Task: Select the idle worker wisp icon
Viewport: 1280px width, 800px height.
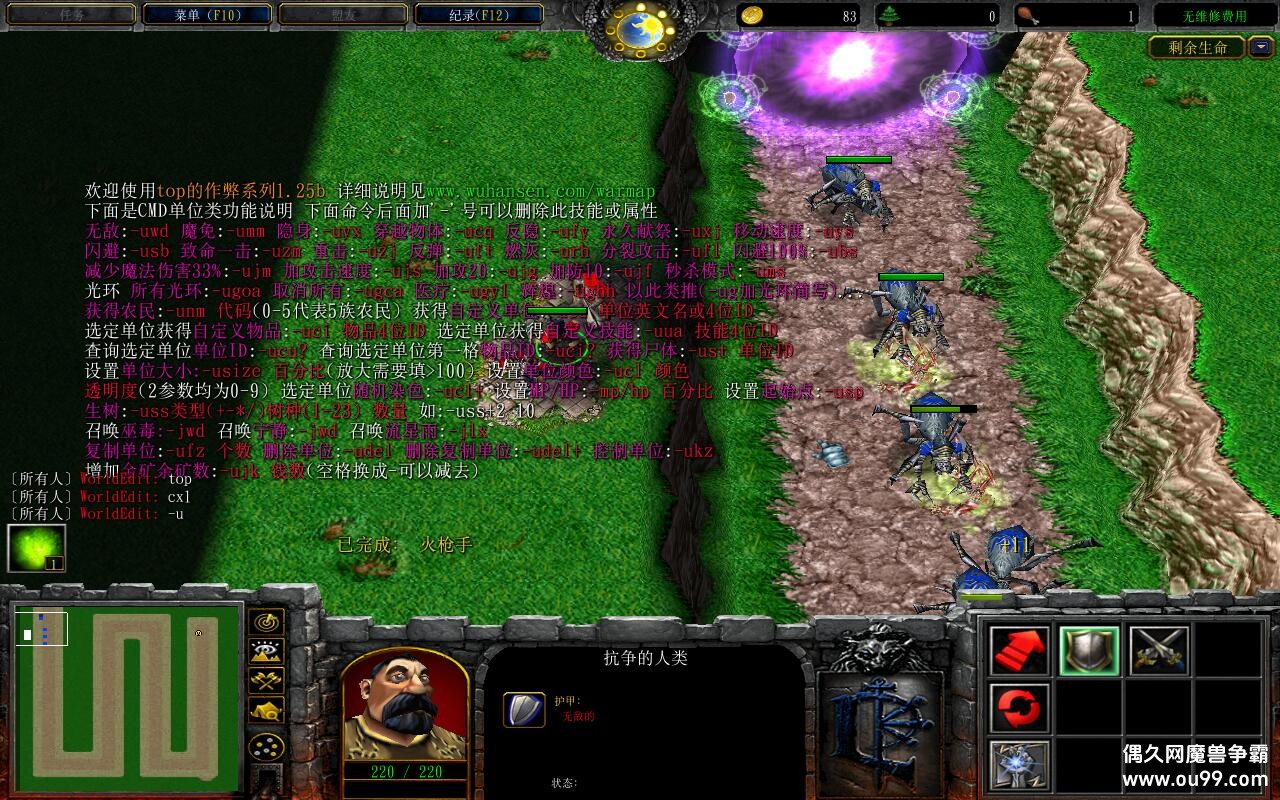Action: pyautogui.click(x=36, y=548)
